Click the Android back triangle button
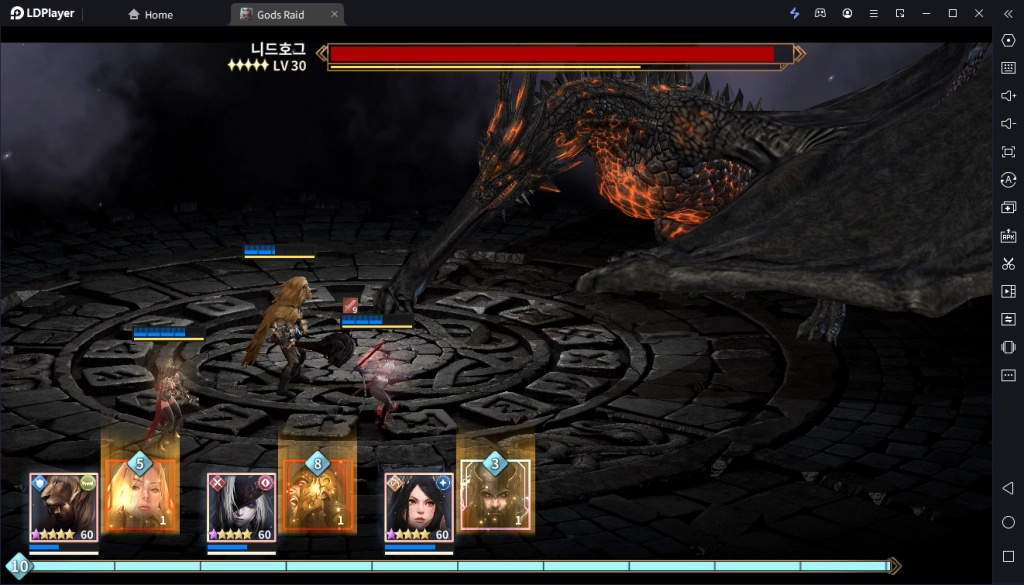The height and width of the screenshot is (585, 1024). pos(1008,488)
